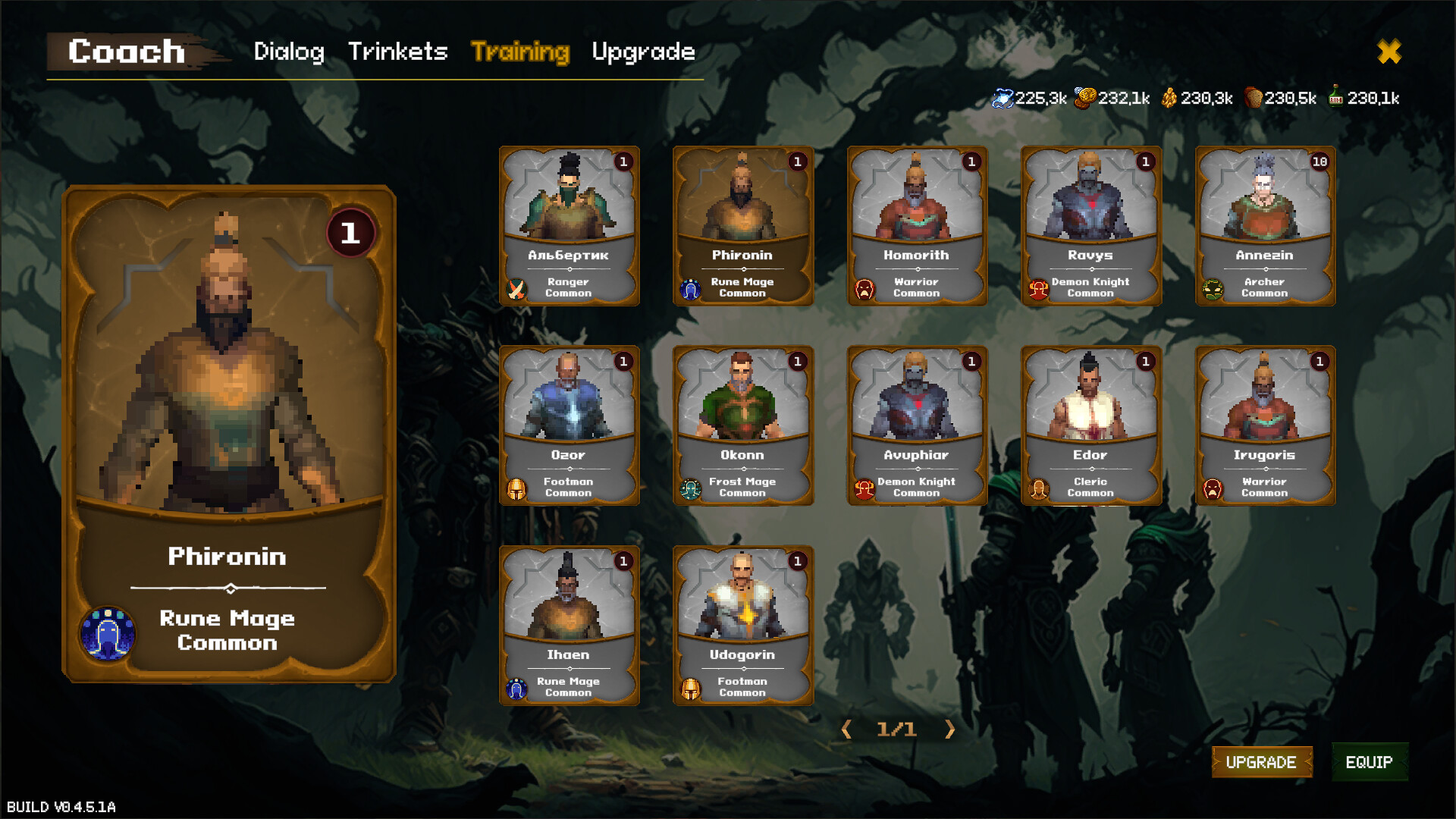Click the Ranger class icon on Альбертик's card
The width and height of the screenshot is (1456, 819).
(x=516, y=289)
